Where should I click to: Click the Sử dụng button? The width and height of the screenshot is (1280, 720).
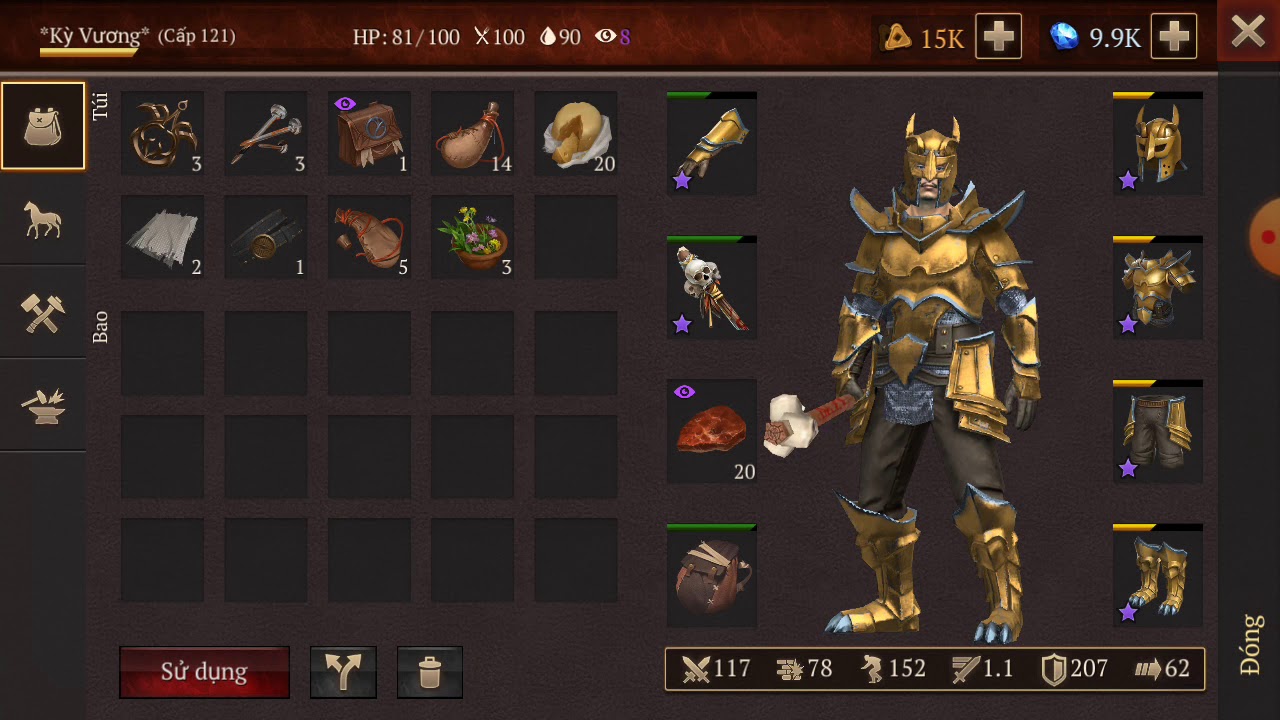click(x=204, y=671)
